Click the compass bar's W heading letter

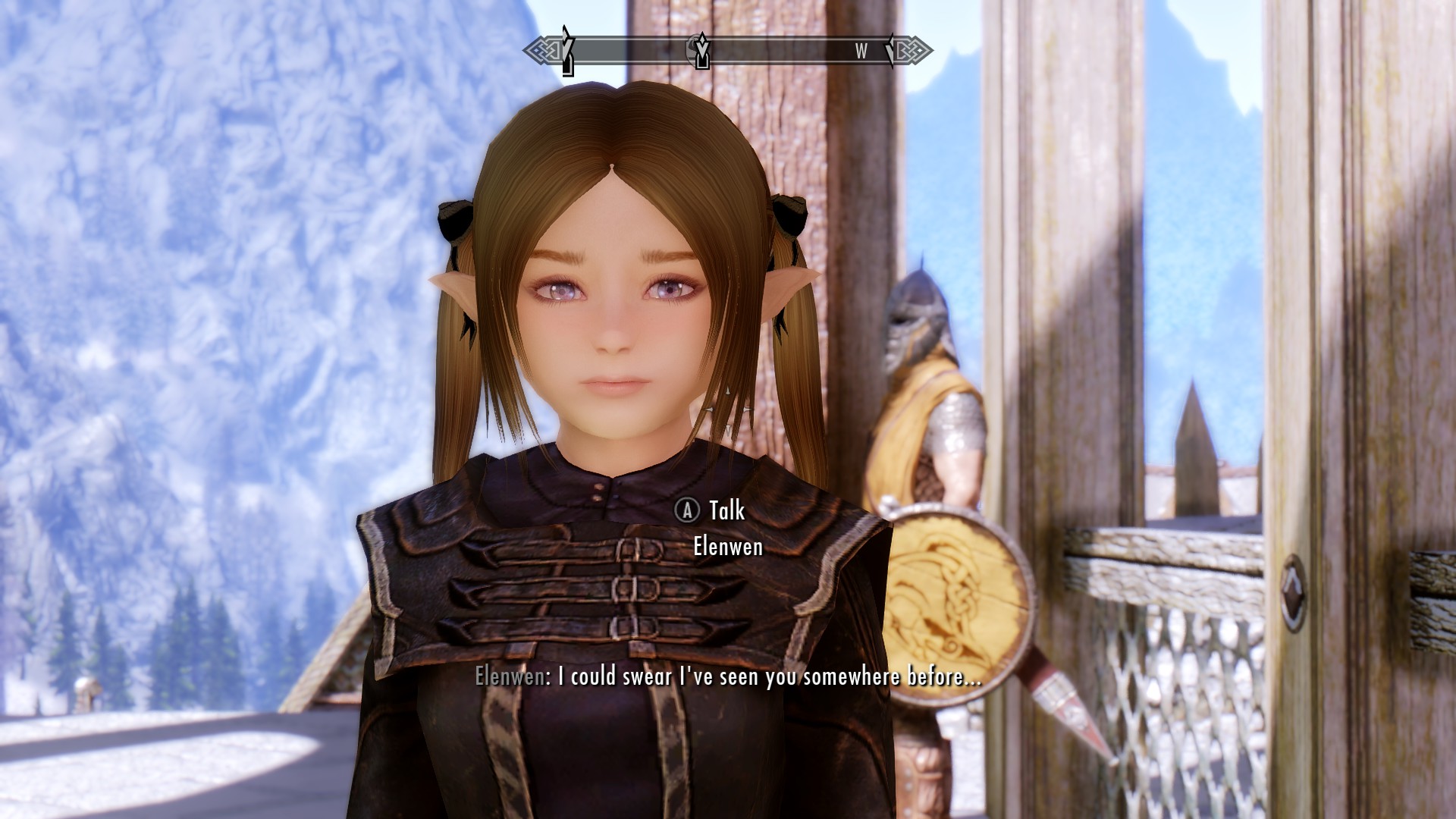861,52
